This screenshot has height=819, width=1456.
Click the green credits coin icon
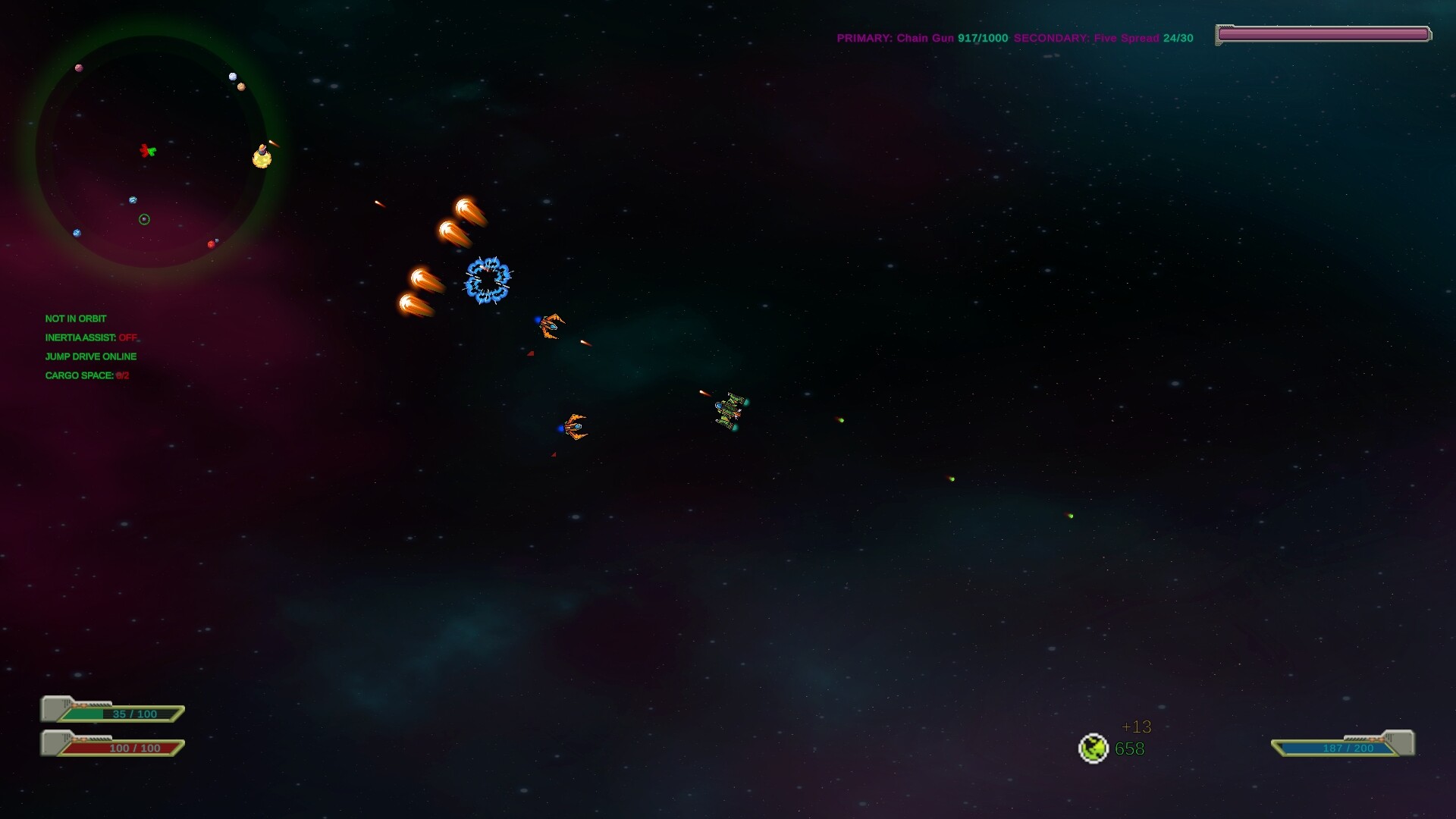point(1094,748)
